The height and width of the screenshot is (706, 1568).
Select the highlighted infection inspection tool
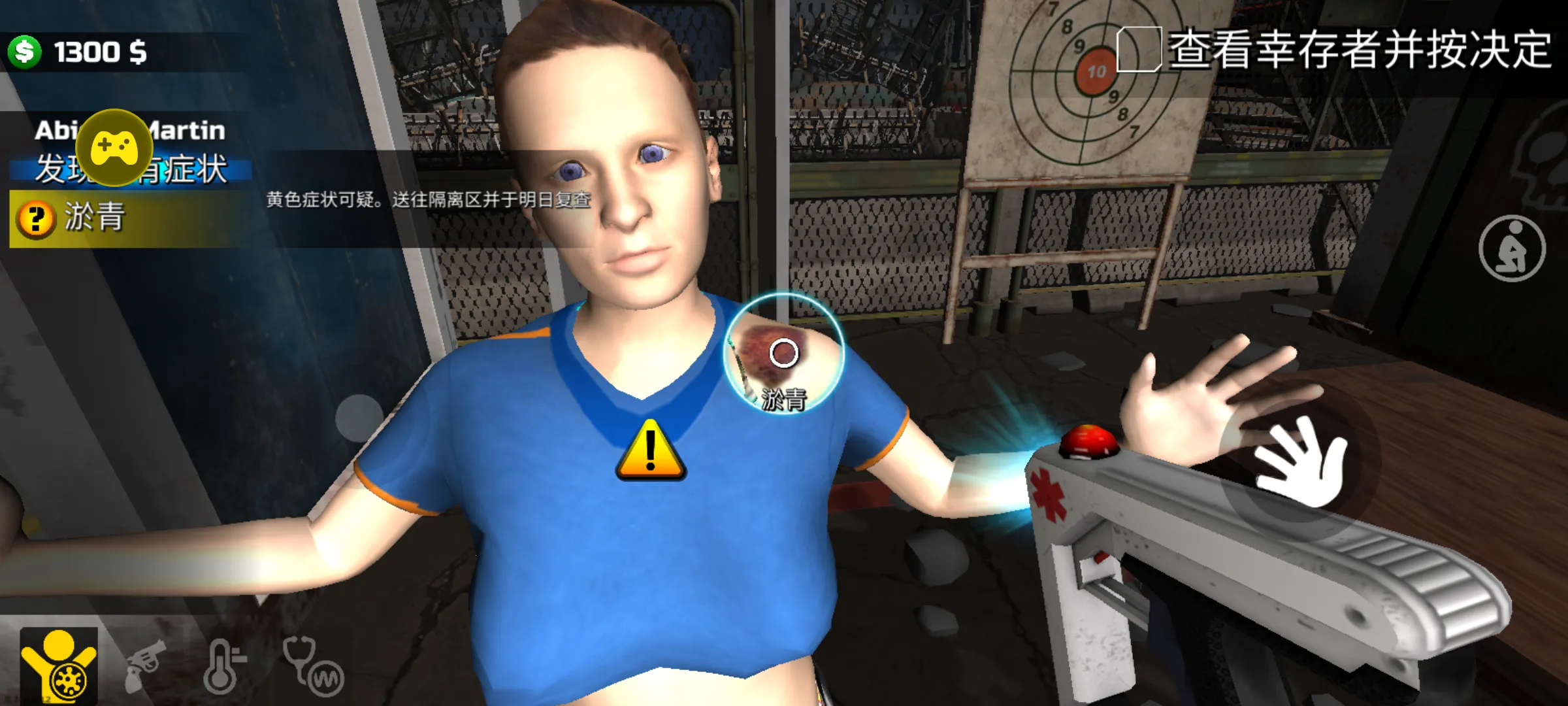[59, 666]
